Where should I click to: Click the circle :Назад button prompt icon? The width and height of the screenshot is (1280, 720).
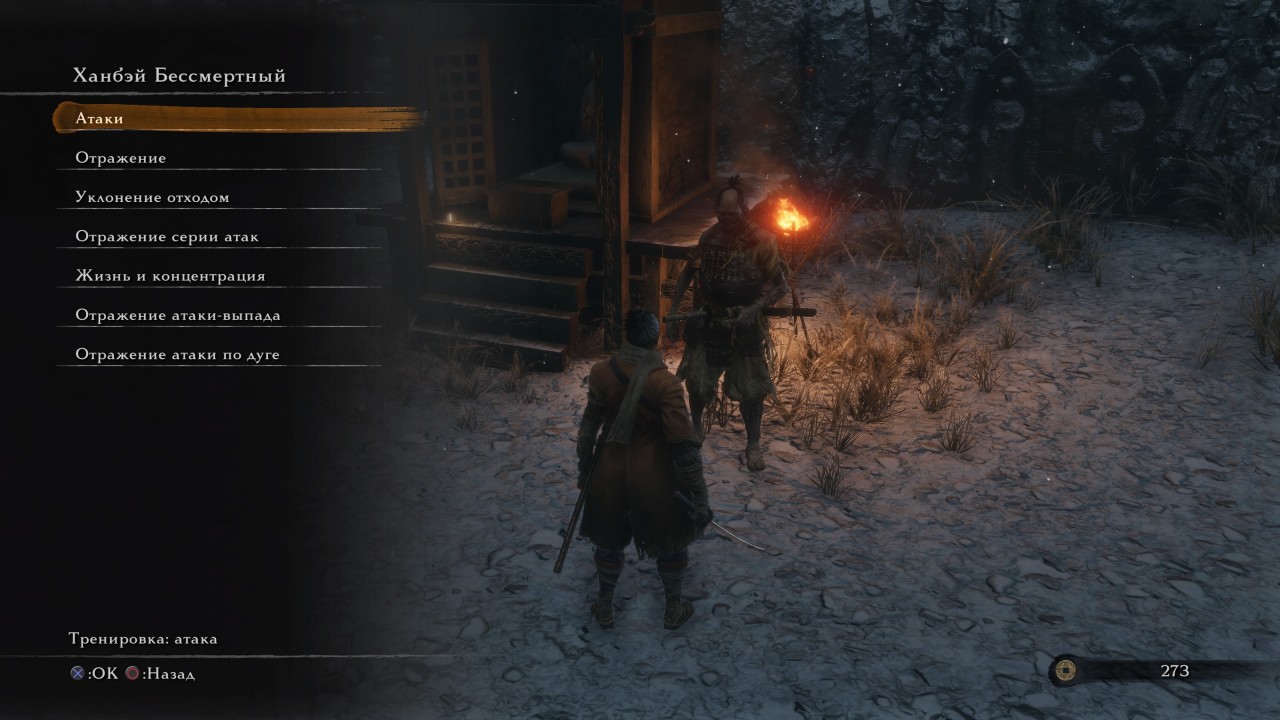pos(130,673)
